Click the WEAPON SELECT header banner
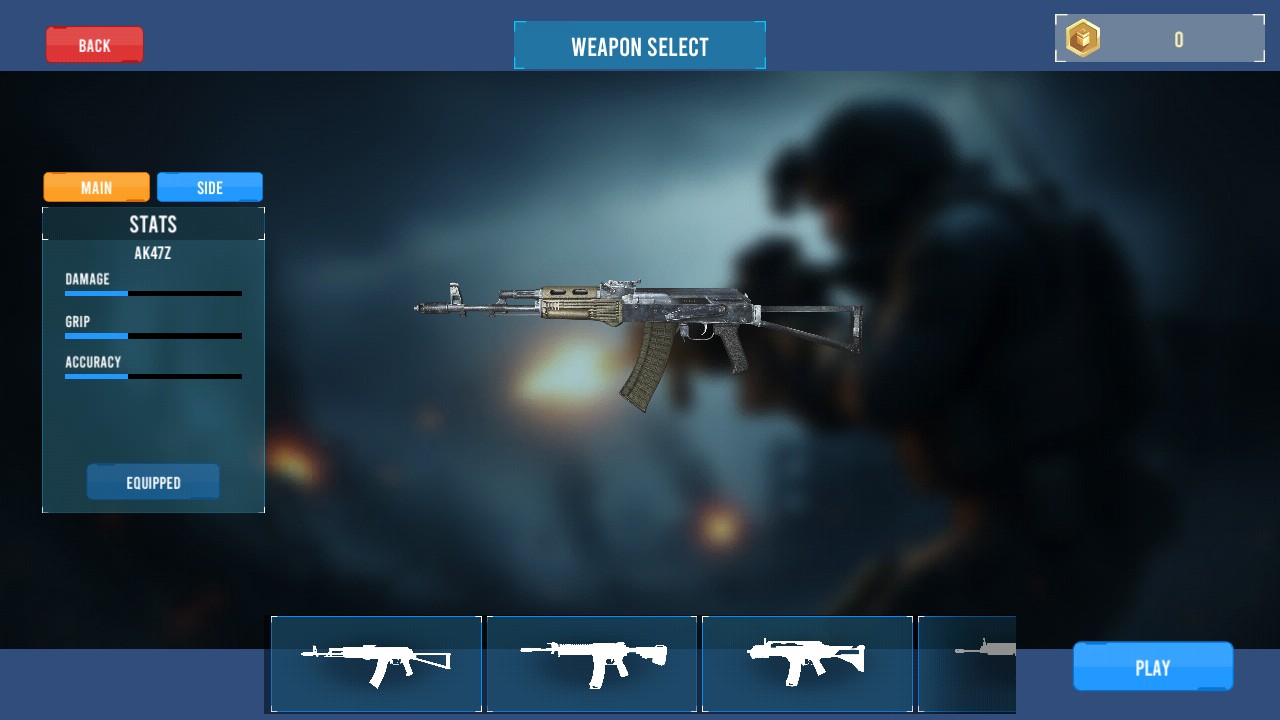This screenshot has height=720, width=1280. click(x=640, y=45)
